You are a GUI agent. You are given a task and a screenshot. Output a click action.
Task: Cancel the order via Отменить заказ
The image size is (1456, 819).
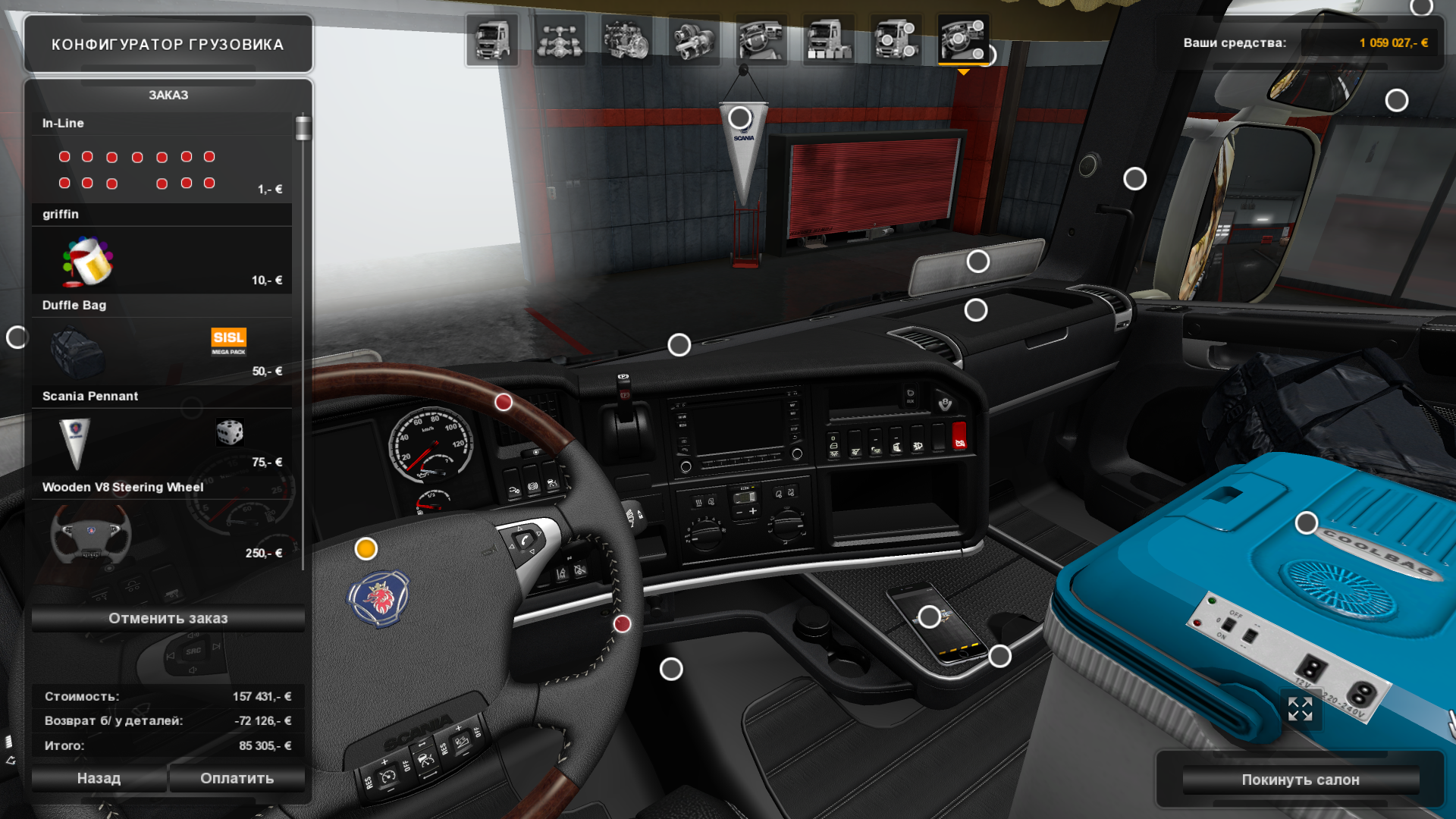(168, 618)
